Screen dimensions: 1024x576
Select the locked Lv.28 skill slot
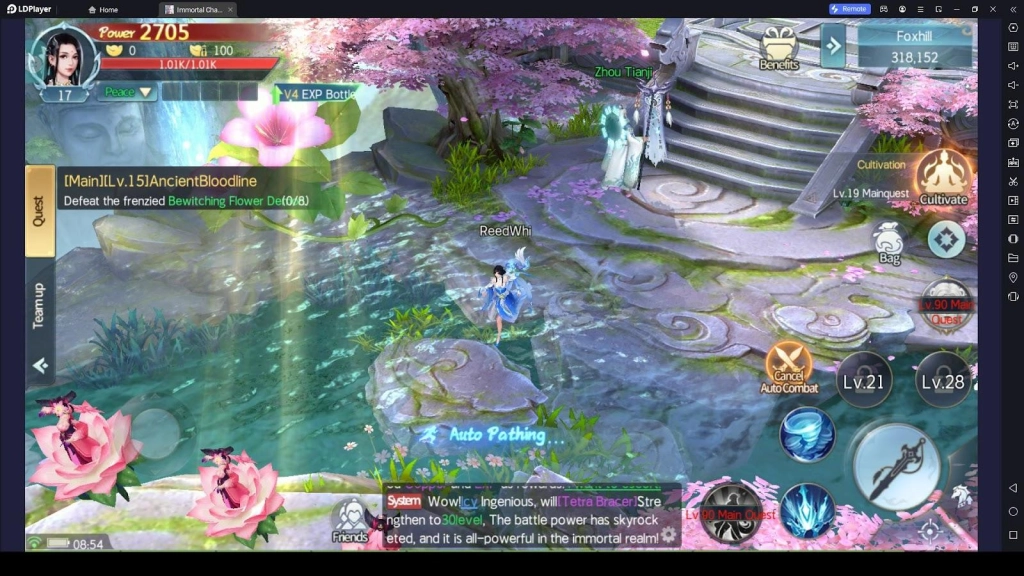(942, 381)
